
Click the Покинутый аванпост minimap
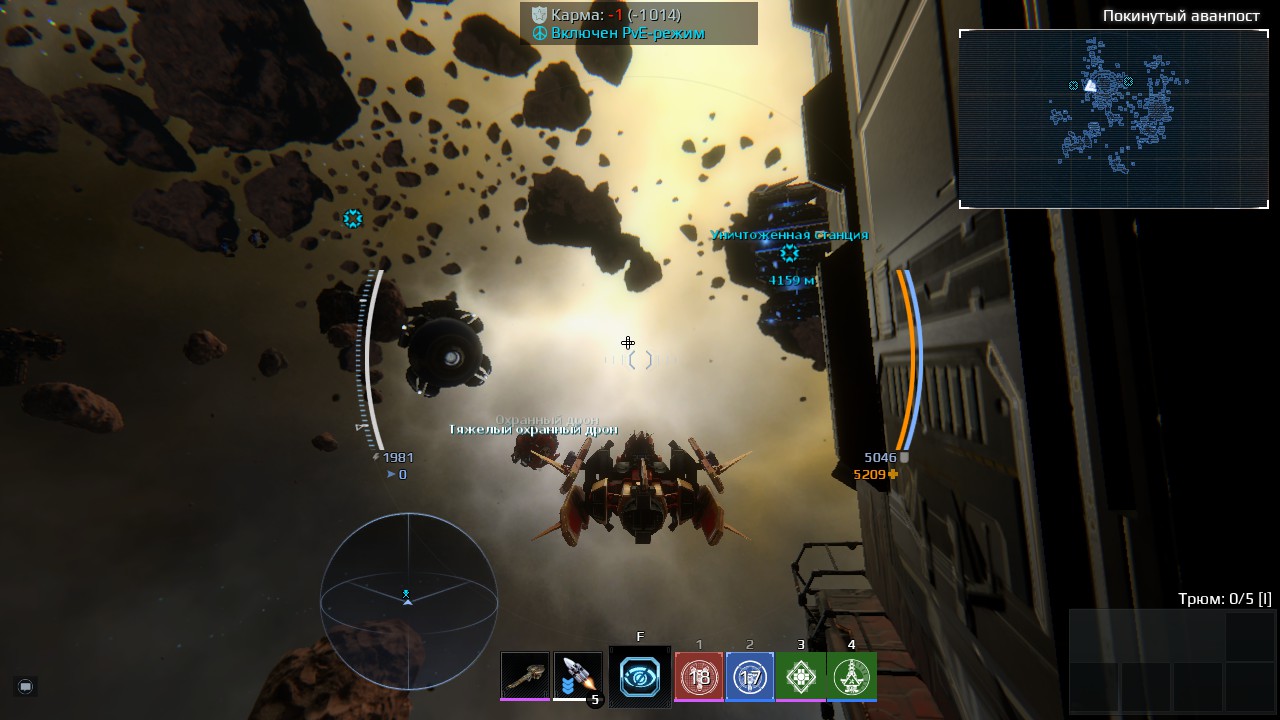[x=1113, y=118]
